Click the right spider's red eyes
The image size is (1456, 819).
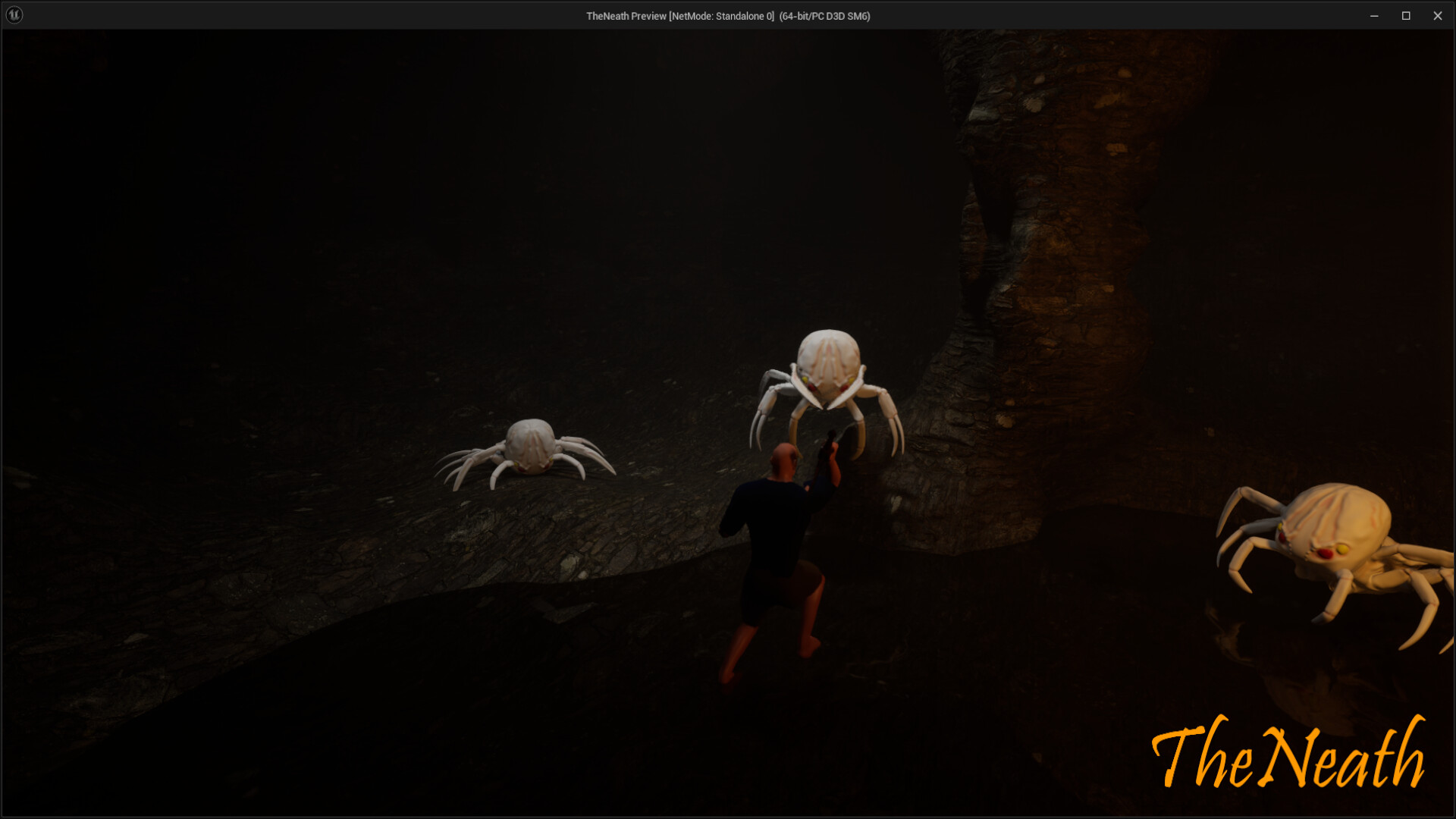pyautogui.click(x=1325, y=553)
